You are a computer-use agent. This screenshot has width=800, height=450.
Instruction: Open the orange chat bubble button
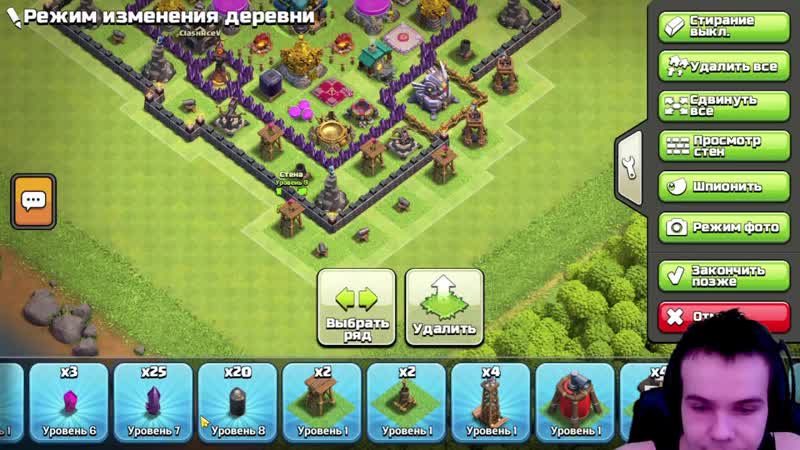tap(34, 200)
